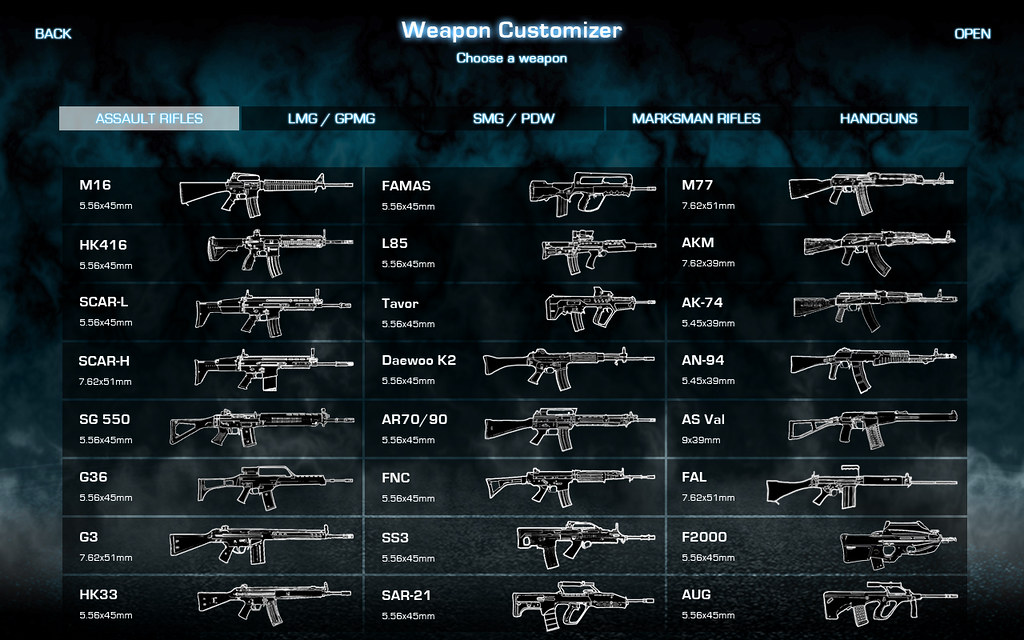This screenshot has width=1024, height=640.
Task: Pick the AS Val 9x39mm rifle
Action: tap(816, 428)
